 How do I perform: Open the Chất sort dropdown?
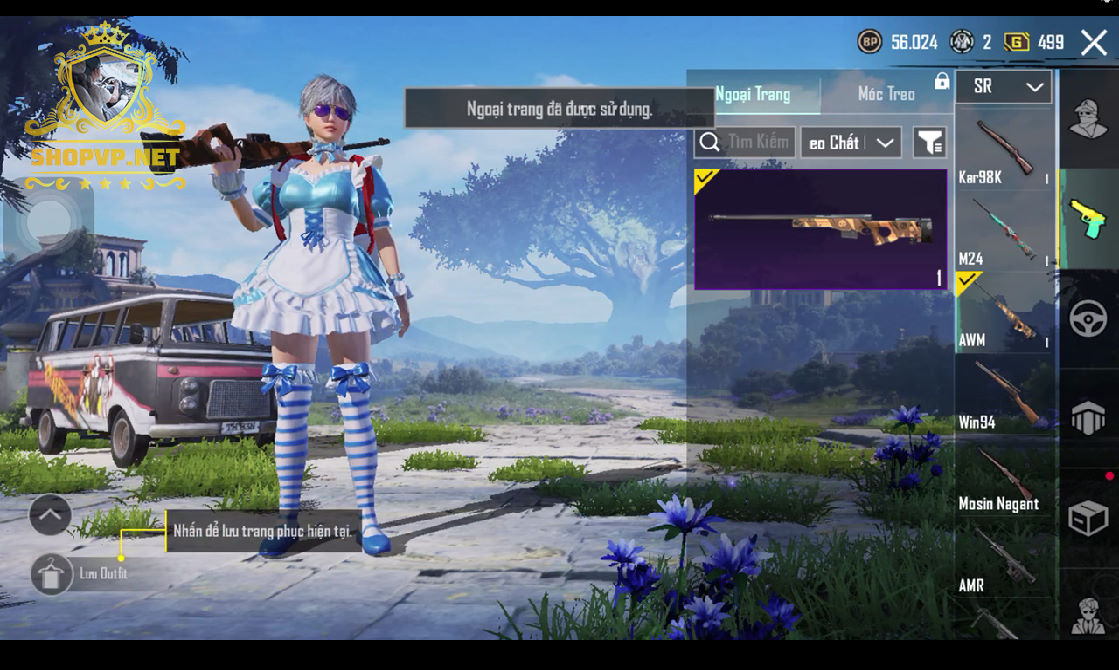pos(851,143)
